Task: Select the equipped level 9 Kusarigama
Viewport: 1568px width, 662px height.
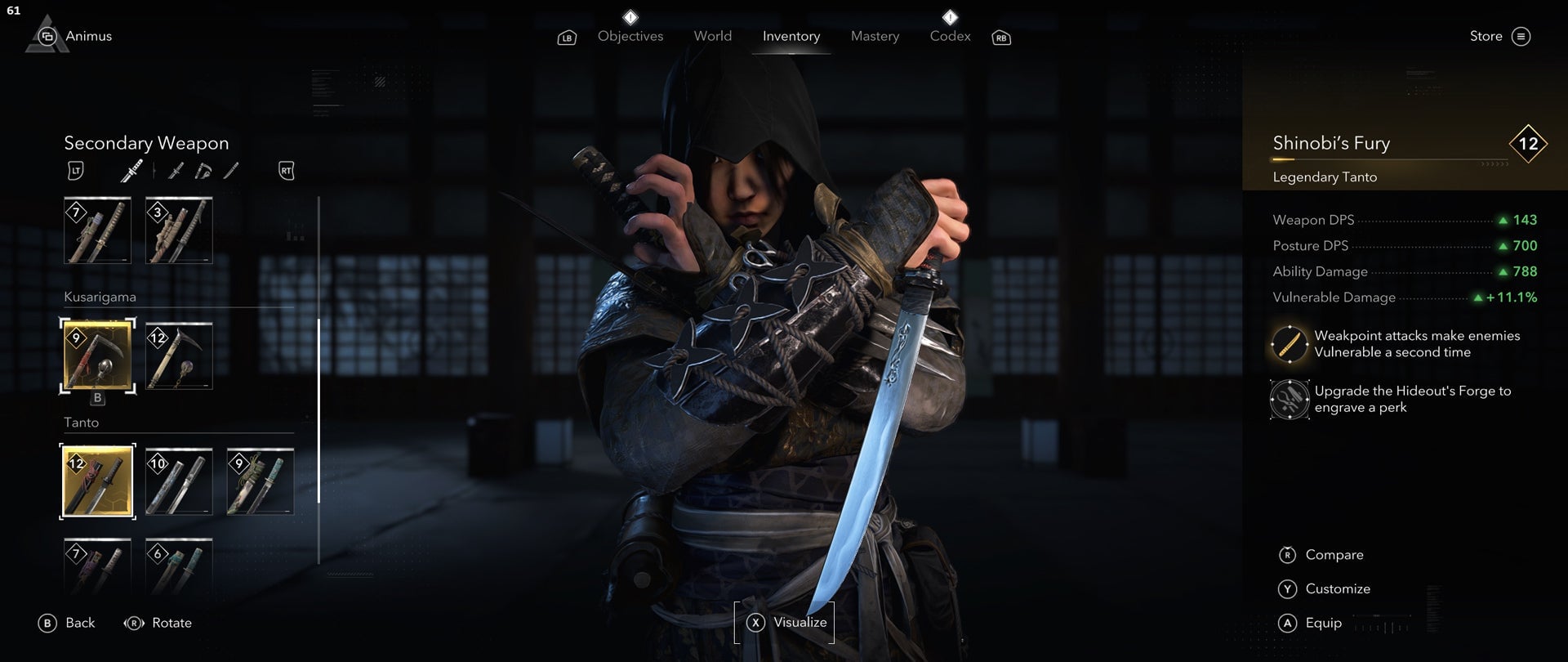Action: [x=97, y=355]
